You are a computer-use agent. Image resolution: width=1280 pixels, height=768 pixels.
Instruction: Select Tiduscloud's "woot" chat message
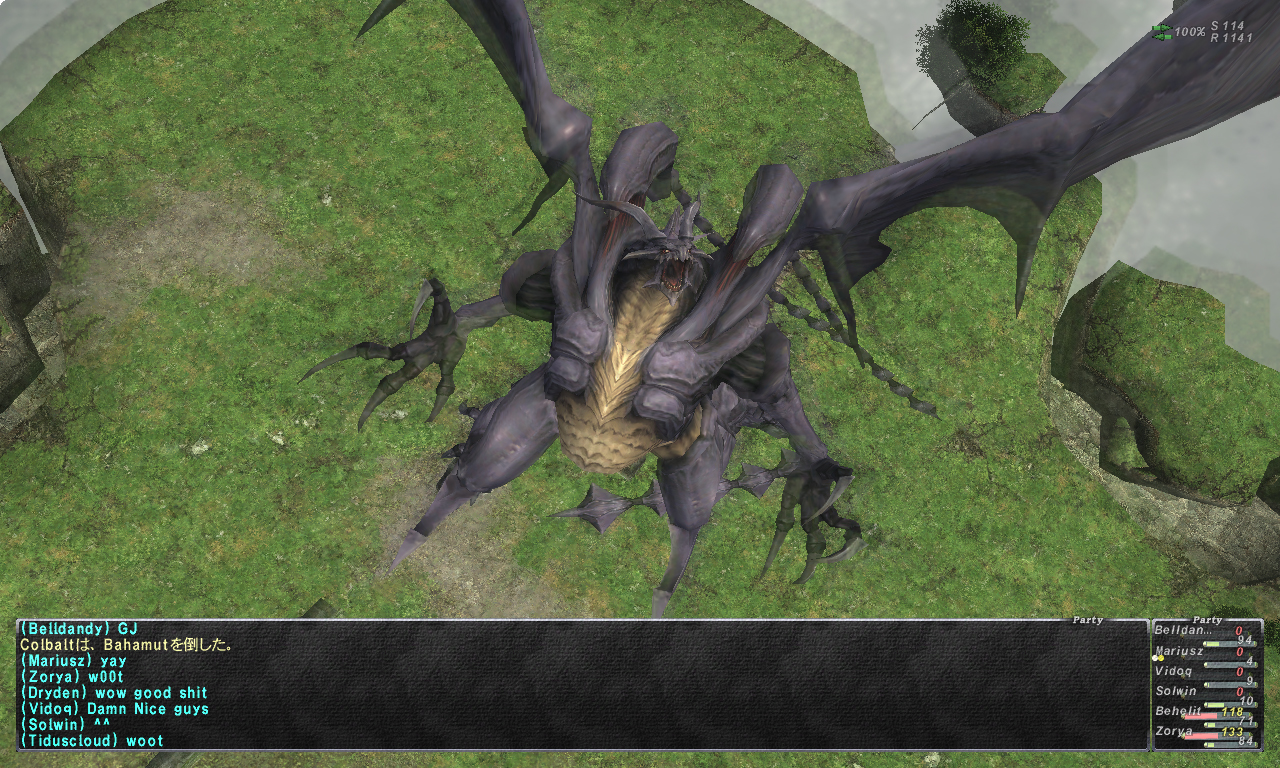[x=91, y=741]
